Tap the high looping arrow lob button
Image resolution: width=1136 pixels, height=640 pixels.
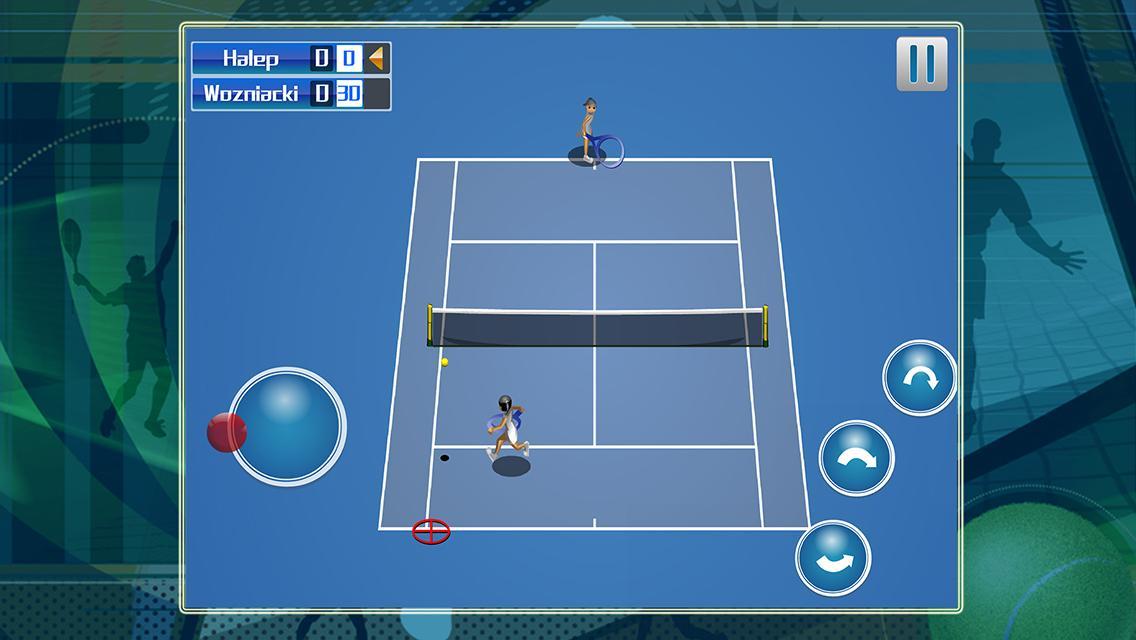[919, 377]
